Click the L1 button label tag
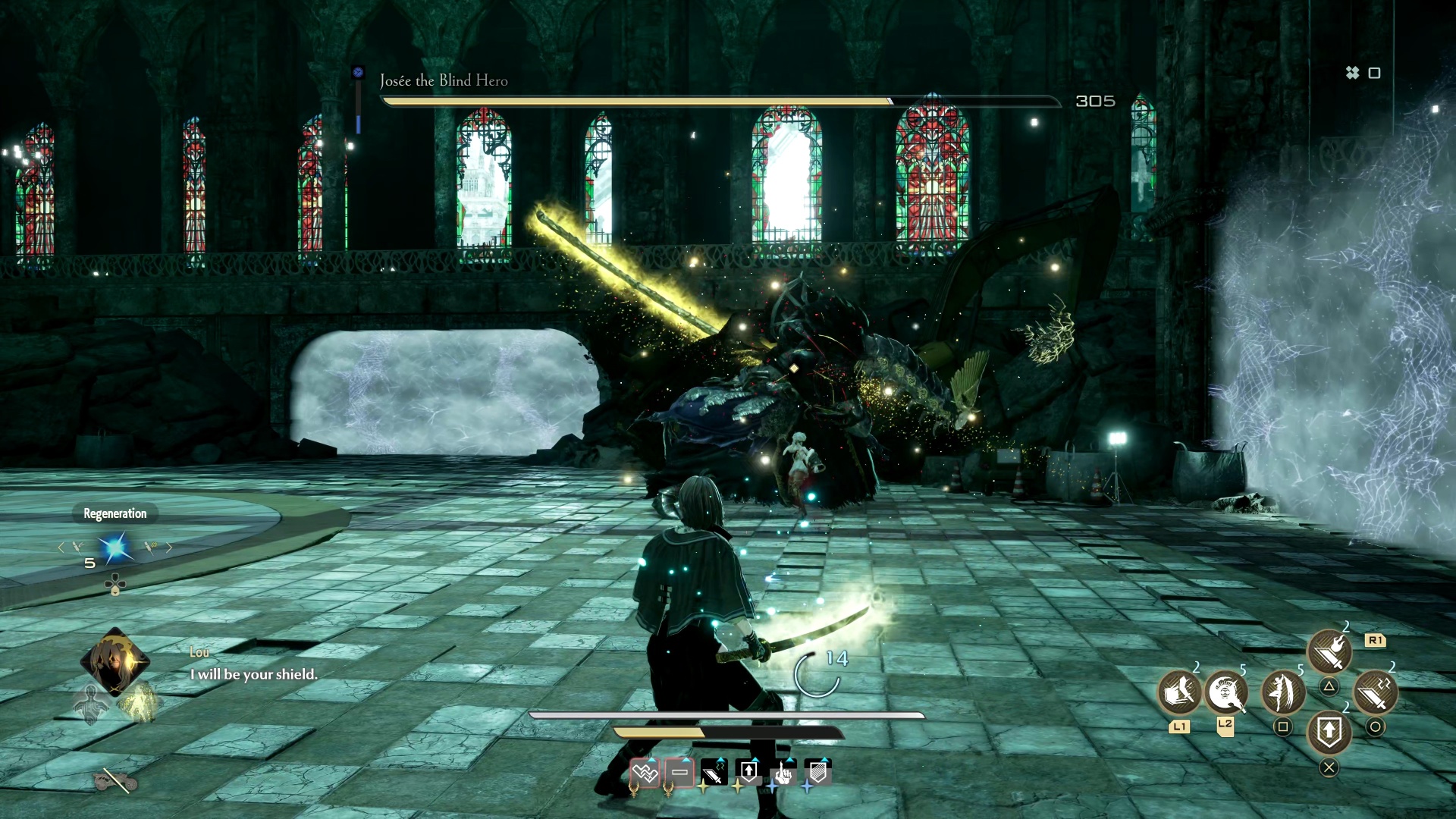Image resolution: width=1456 pixels, height=819 pixels. pos(1180,727)
